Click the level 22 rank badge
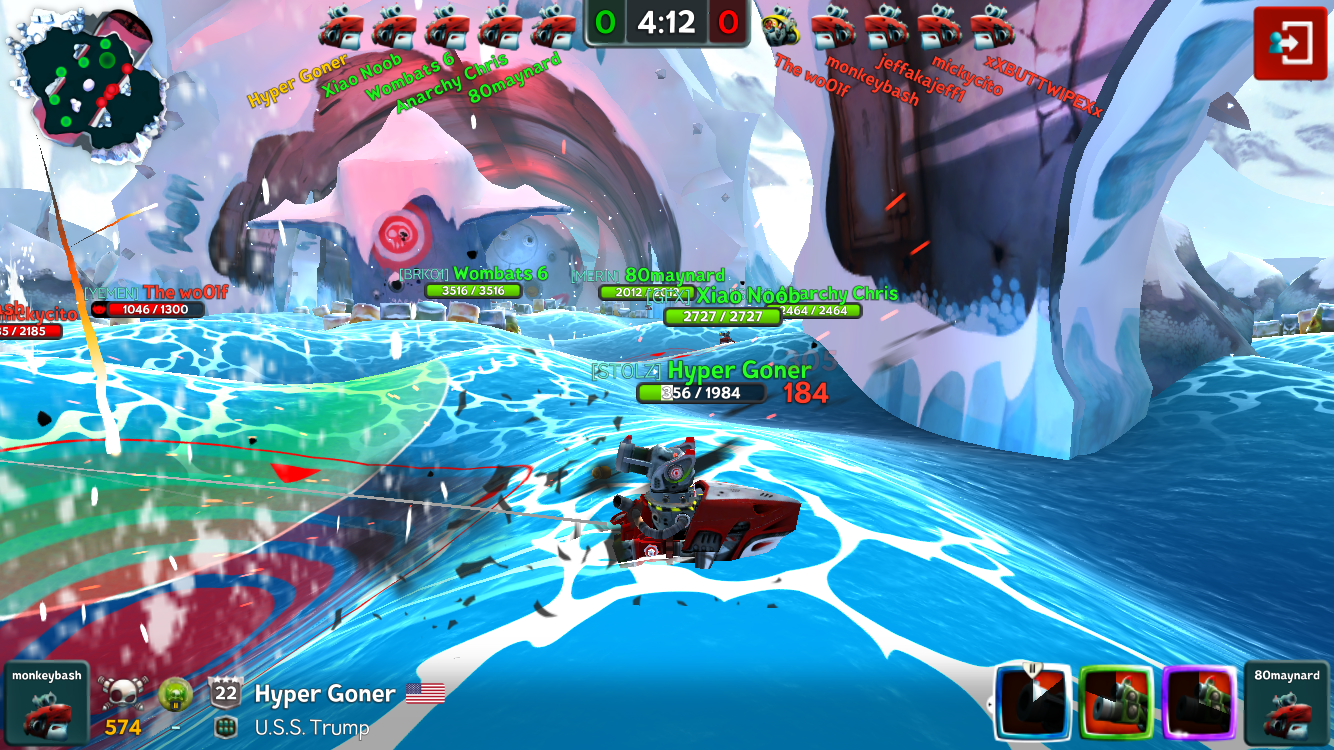Screen dimensions: 1334x750 tap(225, 692)
